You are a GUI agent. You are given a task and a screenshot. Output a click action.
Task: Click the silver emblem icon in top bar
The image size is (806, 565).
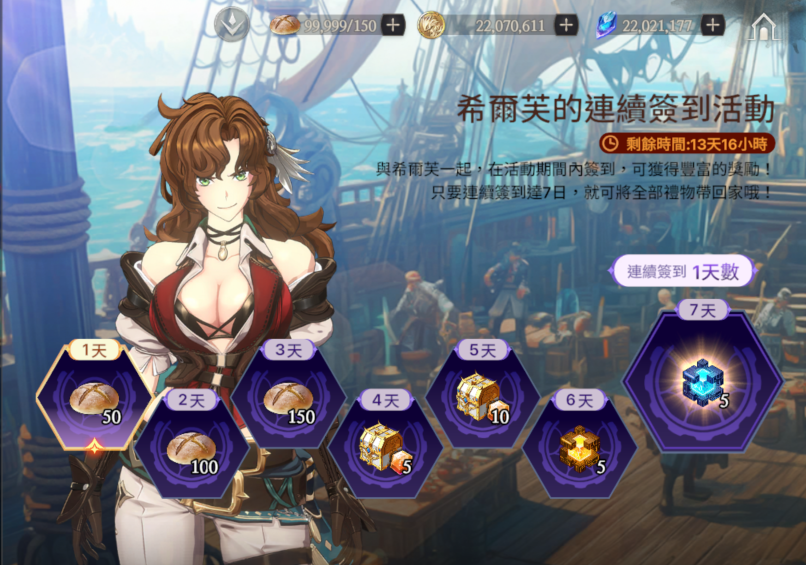[x=233, y=25]
